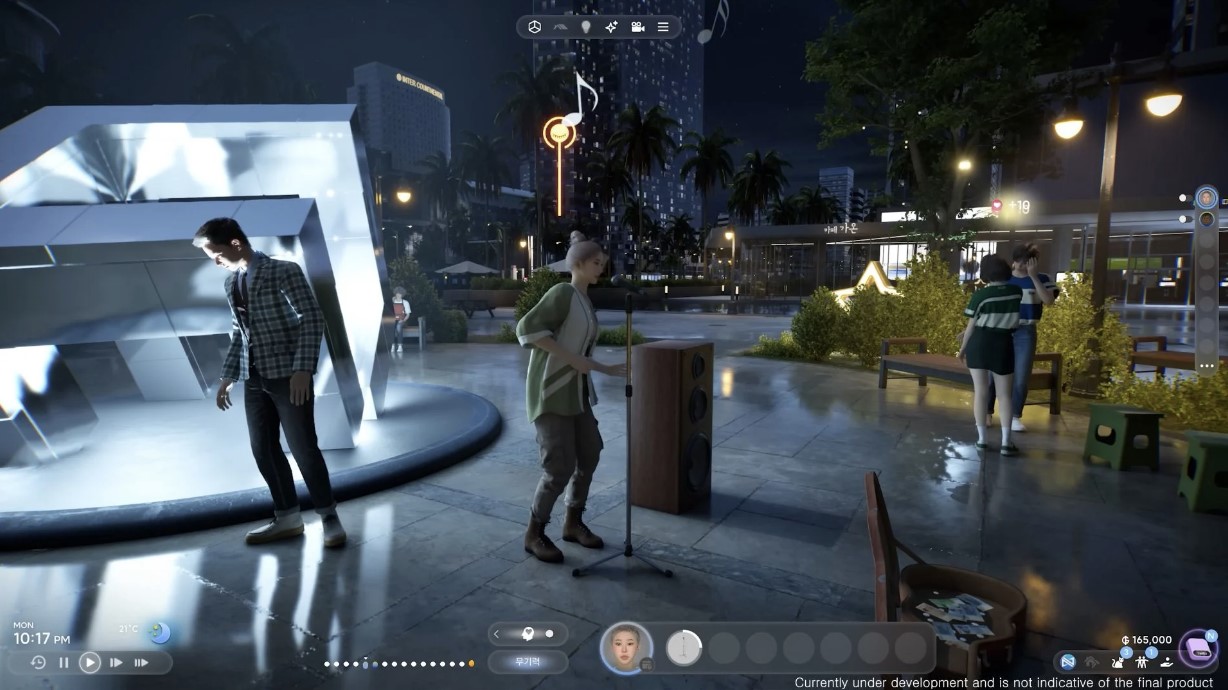Image resolution: width=1228 pixels, height=690 pixels.
Task: Open the purple phone device button
Action: click(x=1197, y=648)
